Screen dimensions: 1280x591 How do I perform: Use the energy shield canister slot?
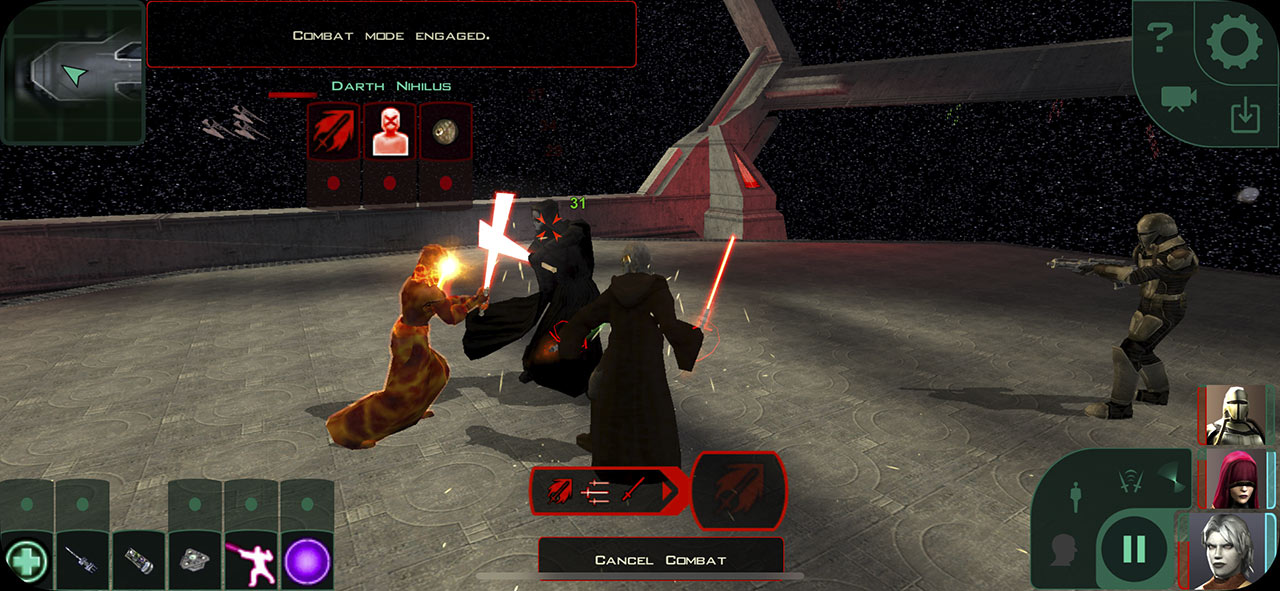coord(138,560)
